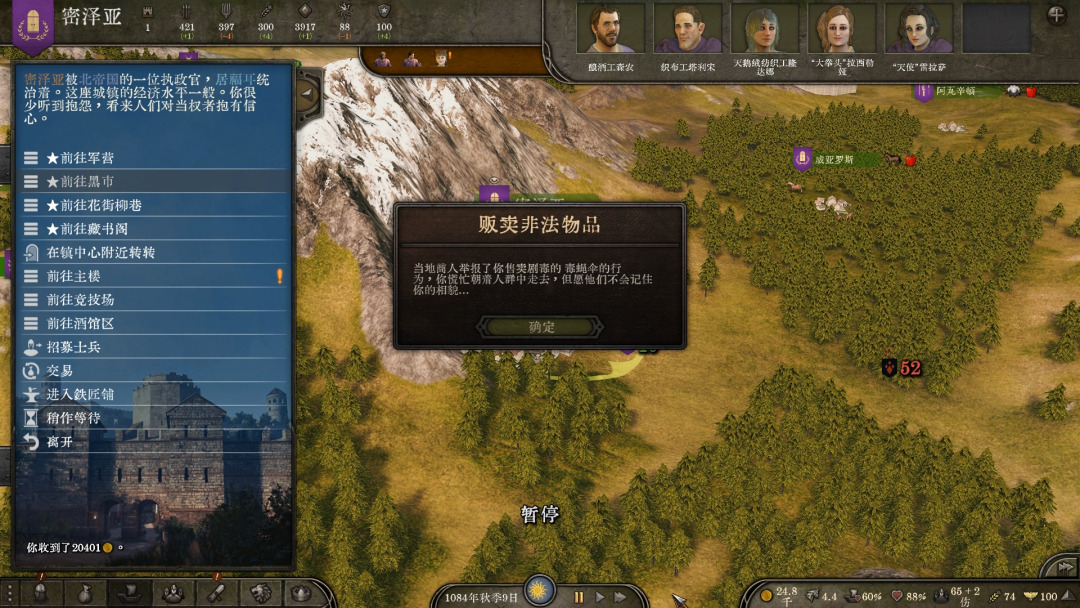Go to the keep via 前往主楼
The image size is (1080, 608).
coord(73,276)
